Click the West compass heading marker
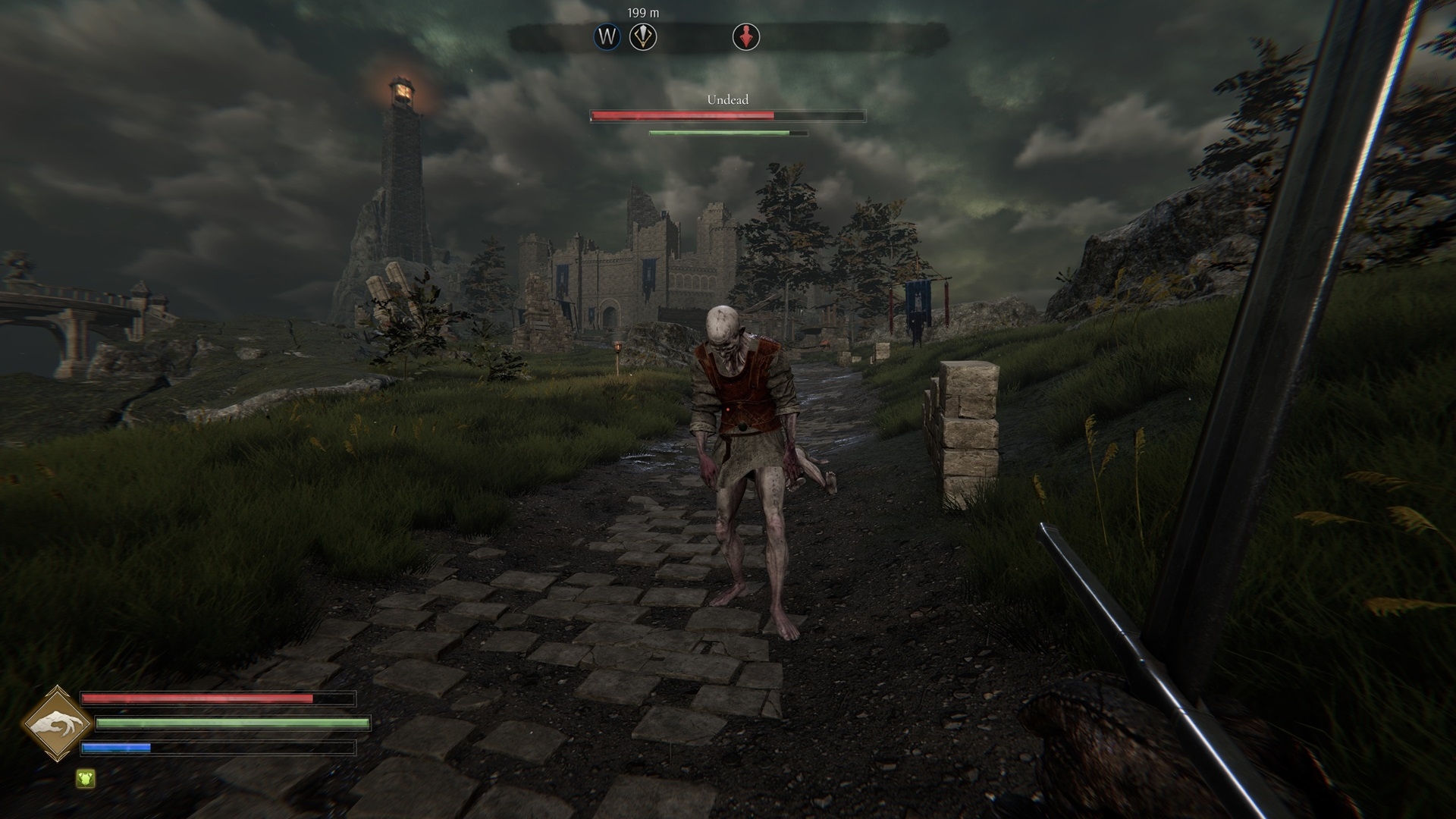Screen dimensions: 1456x819 (607, 36)
